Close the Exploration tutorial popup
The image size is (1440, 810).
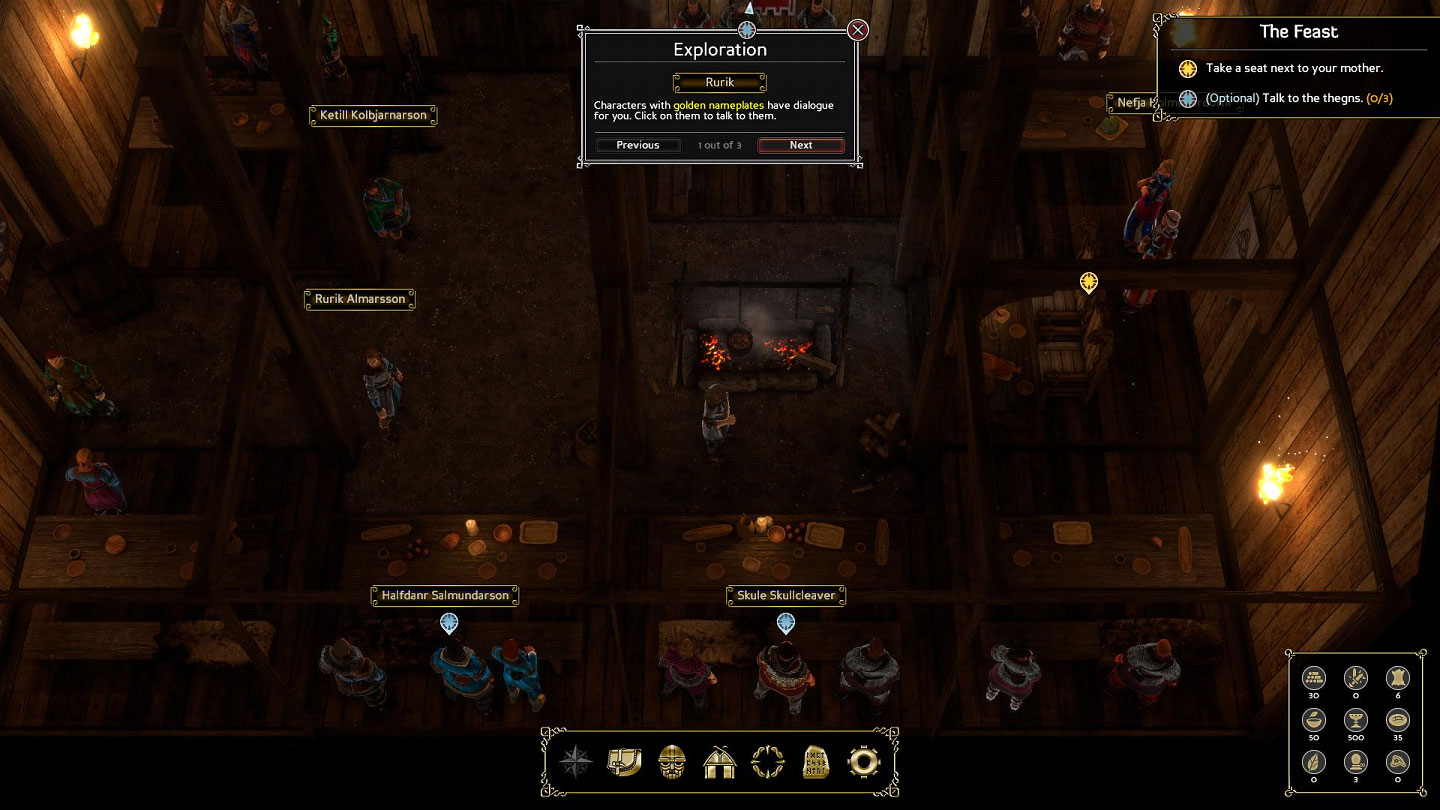[858, 30]
